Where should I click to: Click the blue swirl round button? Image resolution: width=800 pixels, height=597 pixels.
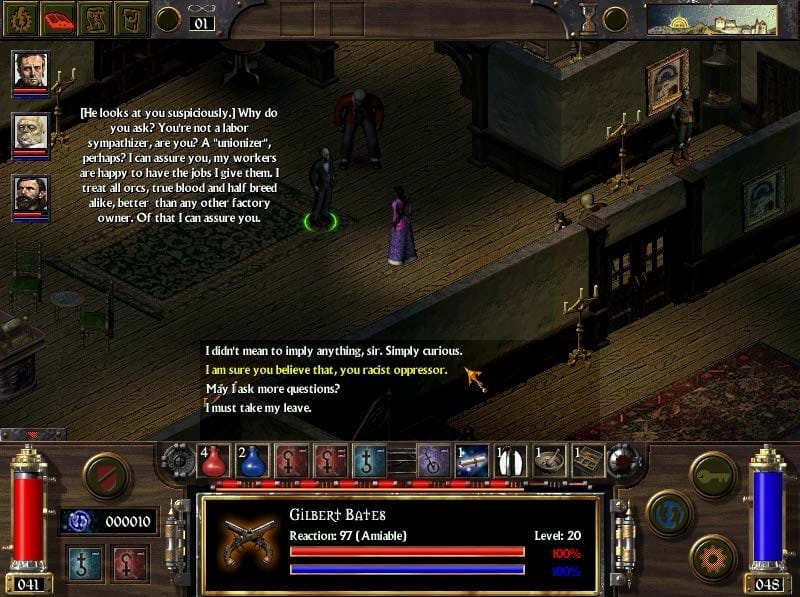tap(668, 513)
